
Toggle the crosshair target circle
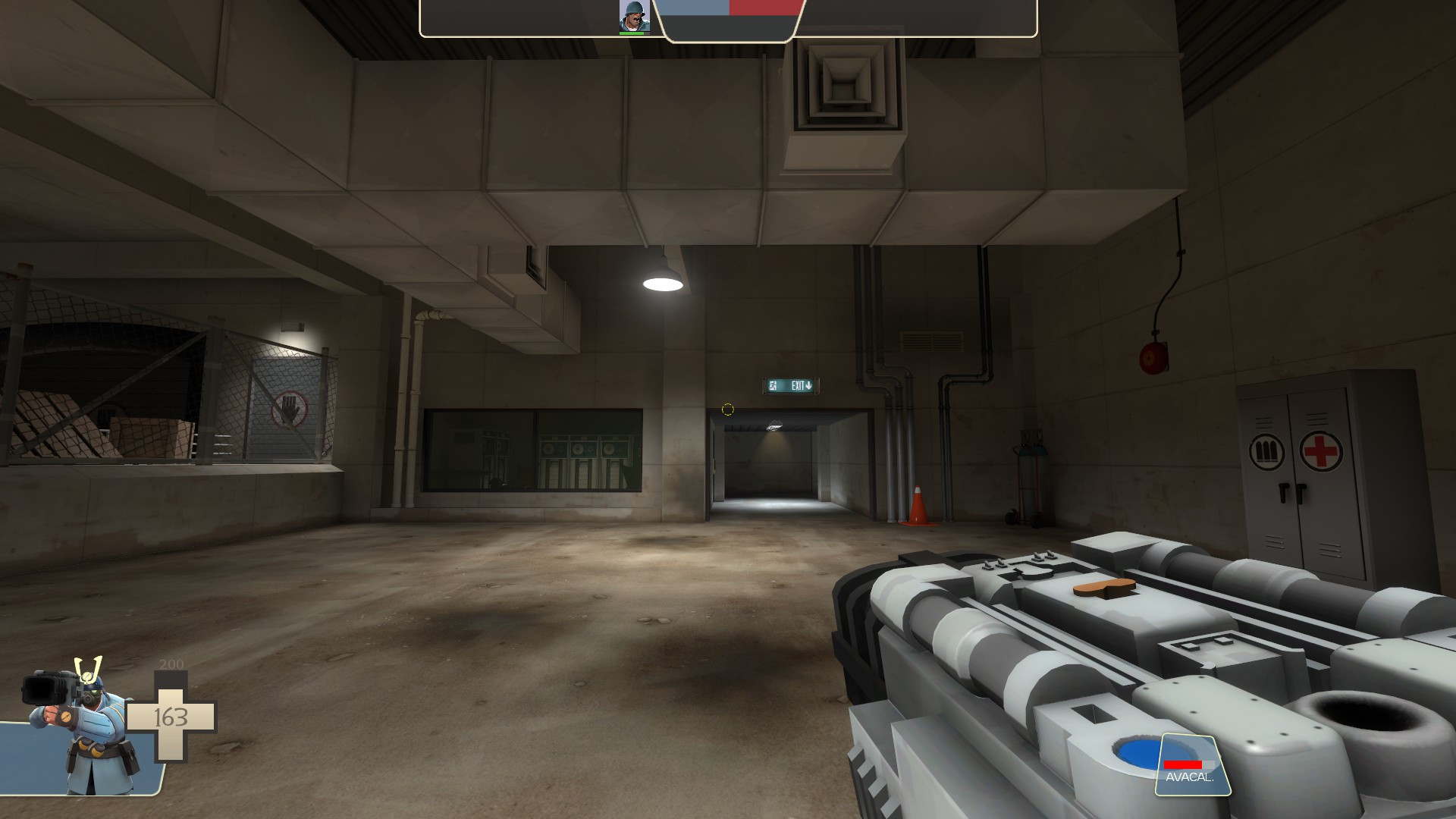point(727,409)
